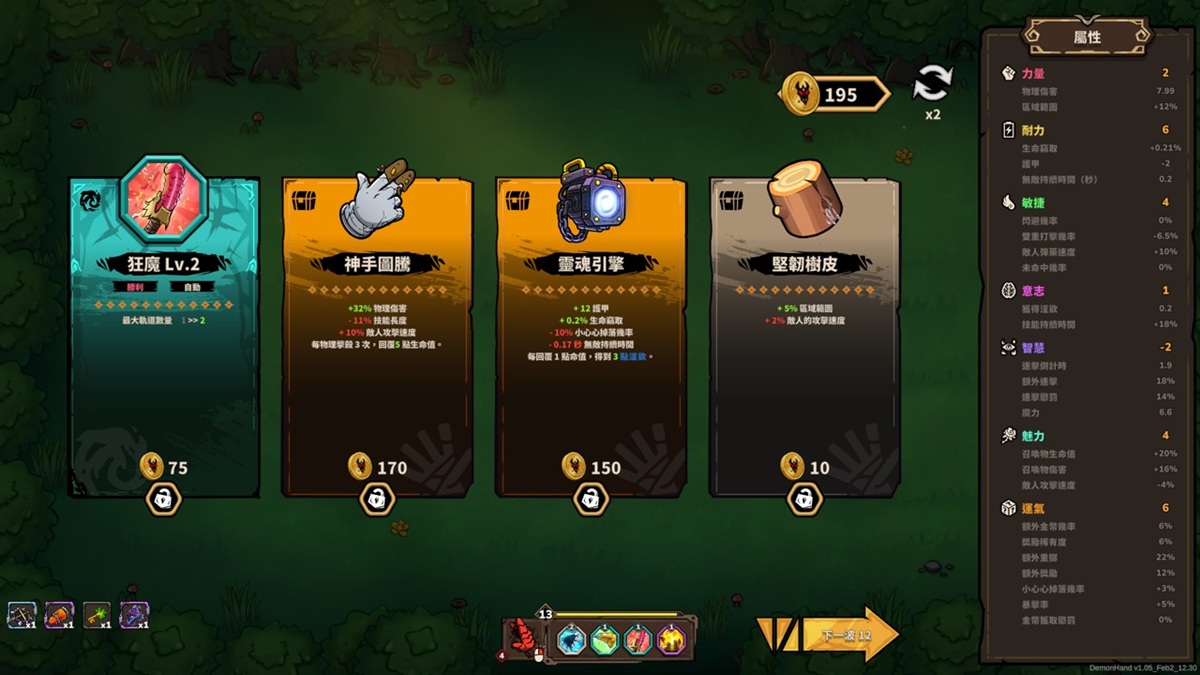Toggle the lock below 堅韌樹皮
1200x675 pixels.
point(805,498)
